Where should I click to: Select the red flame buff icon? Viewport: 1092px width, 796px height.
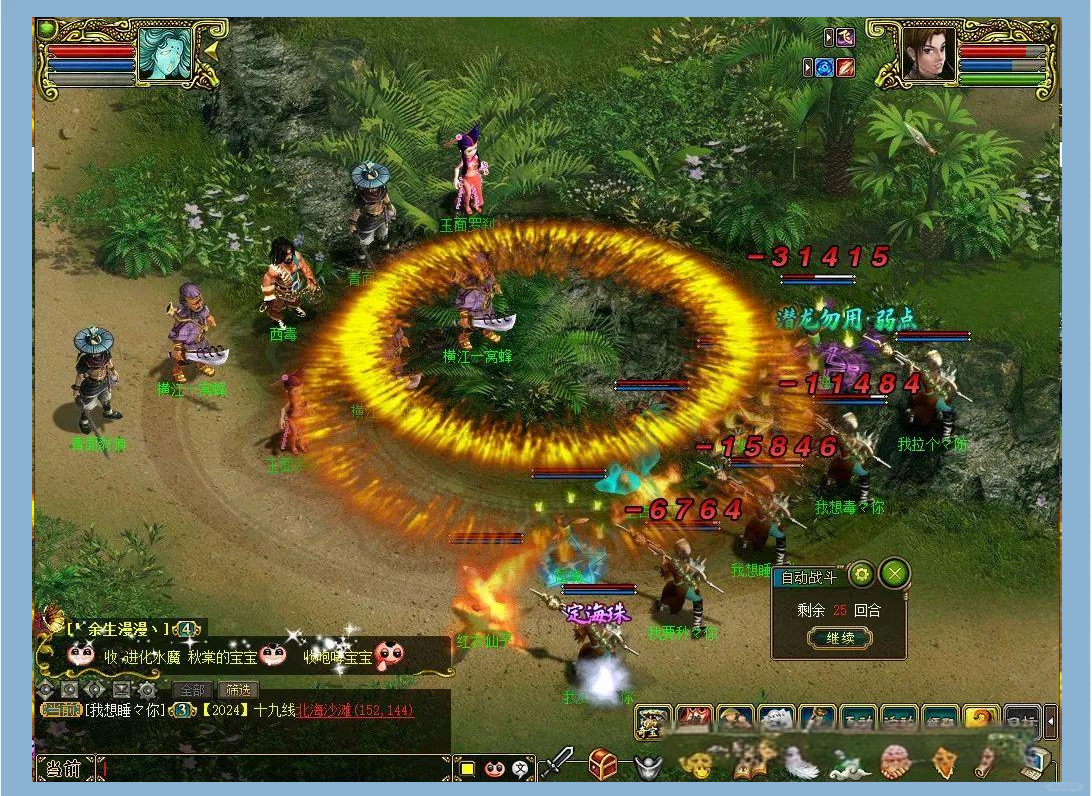pos(846,68)
